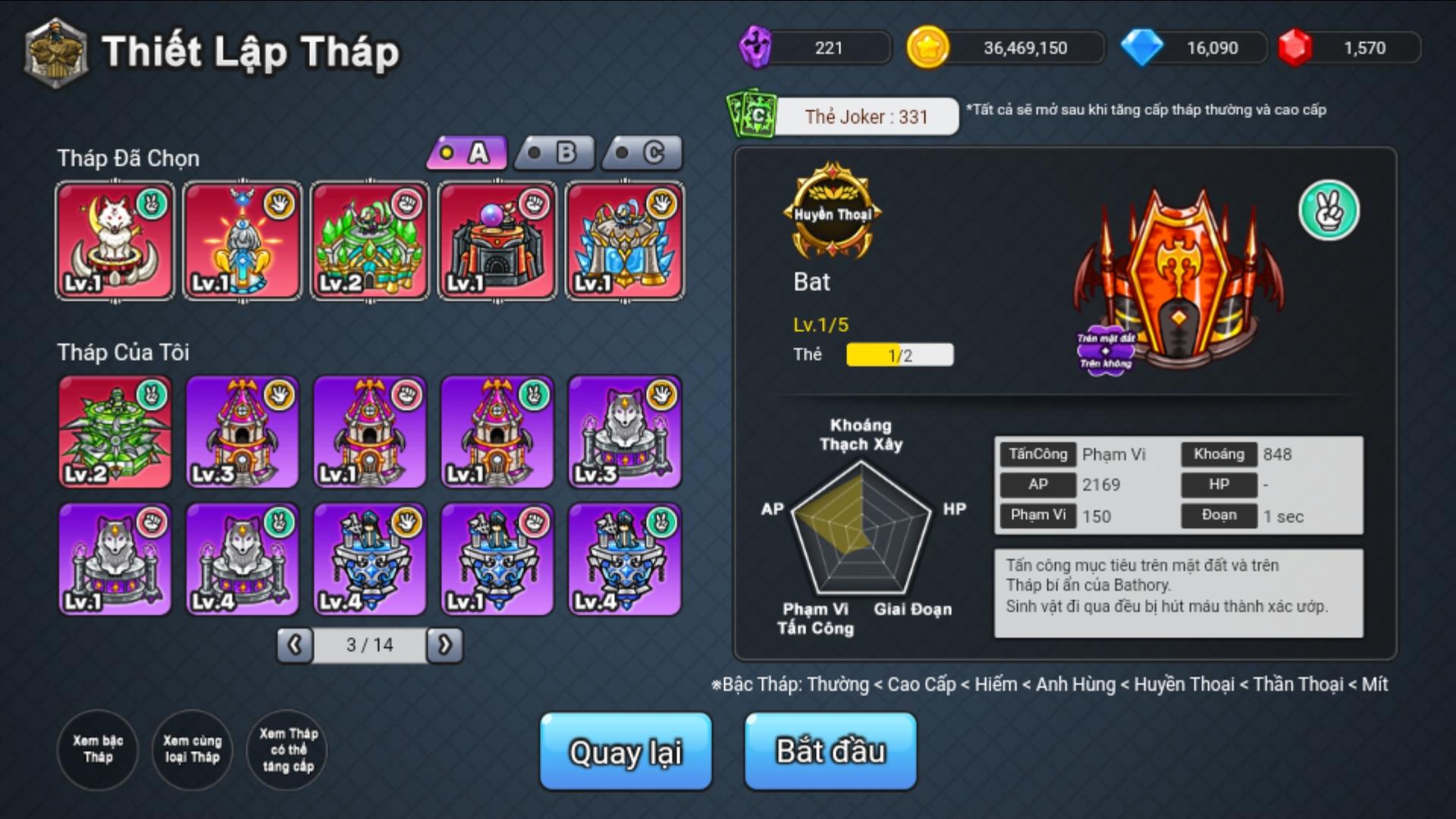Choose the Lv.3 grey wolf tower

pos(625,431)
